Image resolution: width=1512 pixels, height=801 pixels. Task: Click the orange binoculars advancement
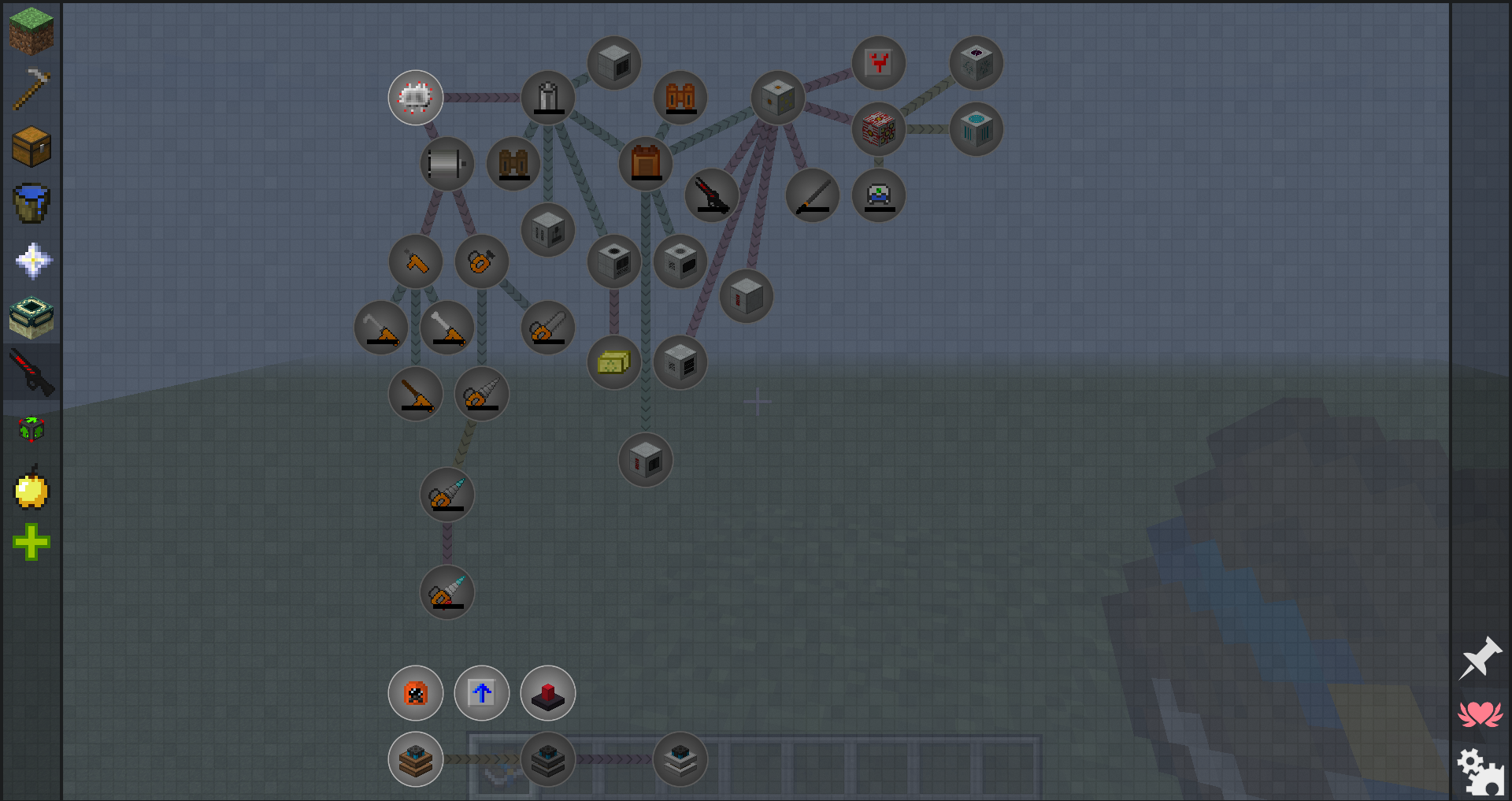(x=680, y=98)
